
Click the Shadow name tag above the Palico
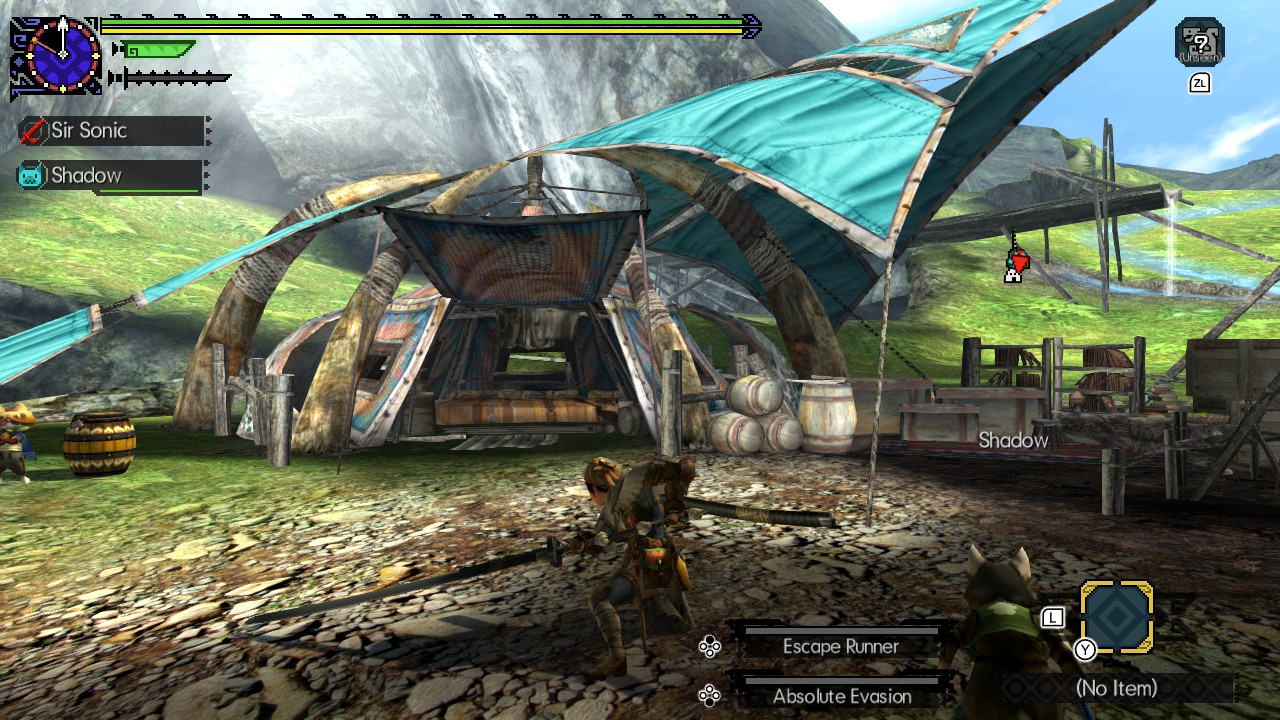click(x=1012, y=440)
